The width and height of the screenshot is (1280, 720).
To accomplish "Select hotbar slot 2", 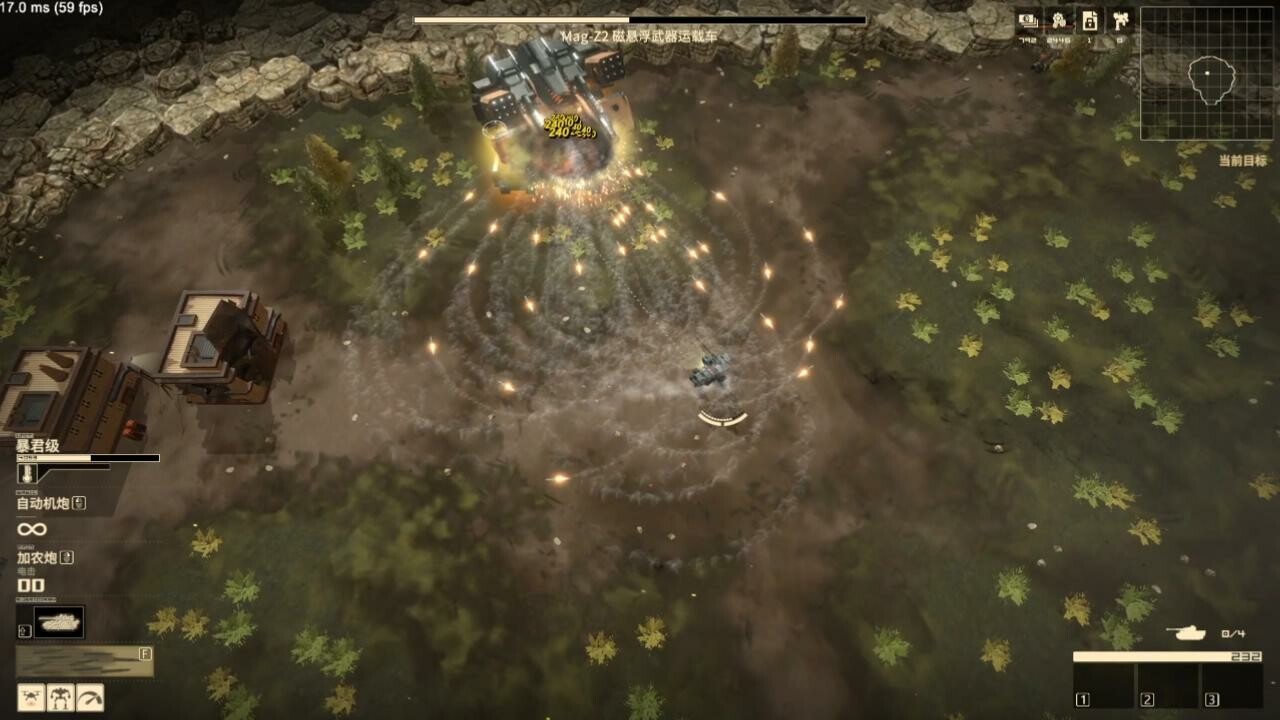I will pyautogui.click(x=1168, y=684).
